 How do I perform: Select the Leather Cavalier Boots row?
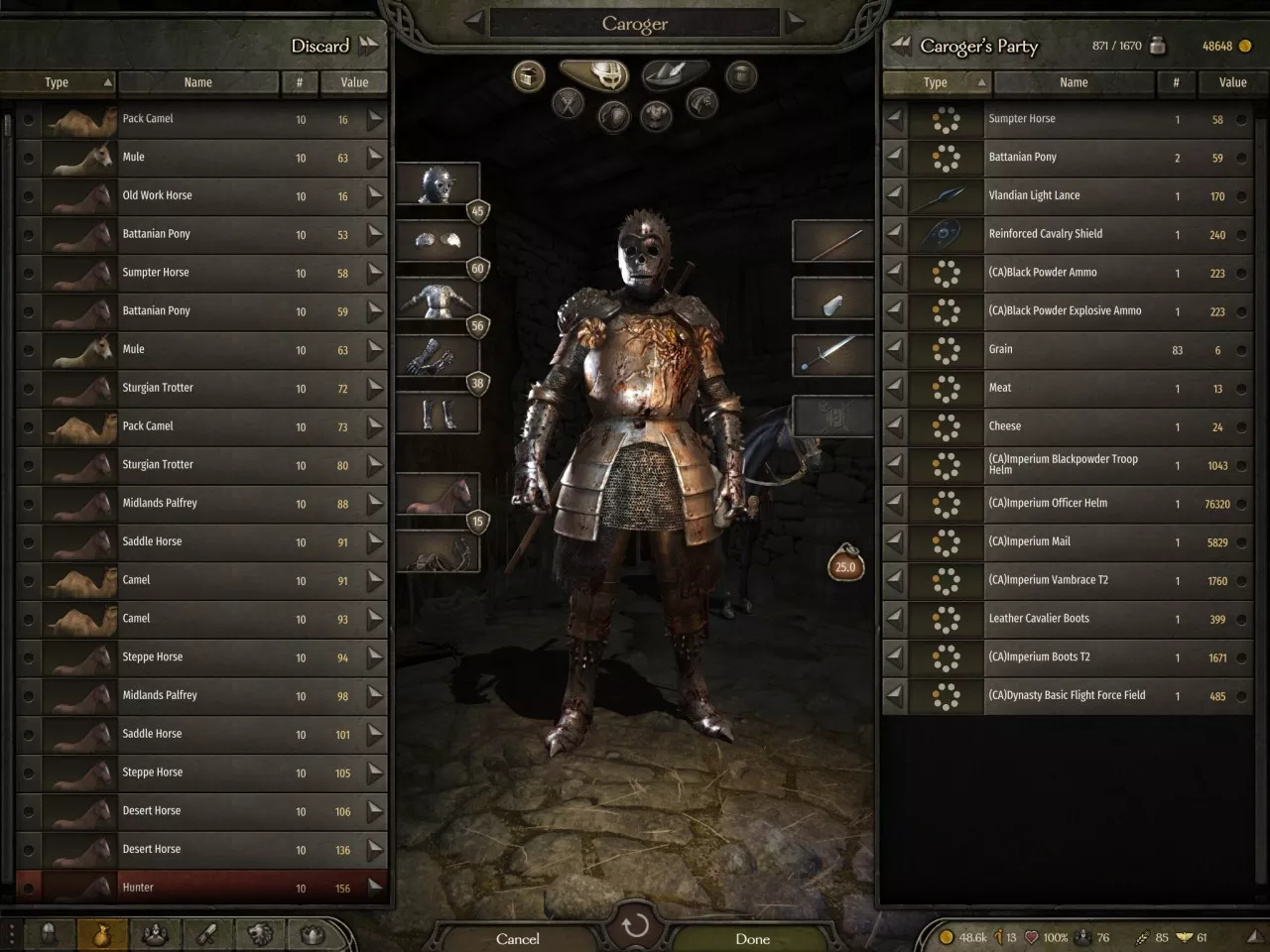[x=1067, y=619]
